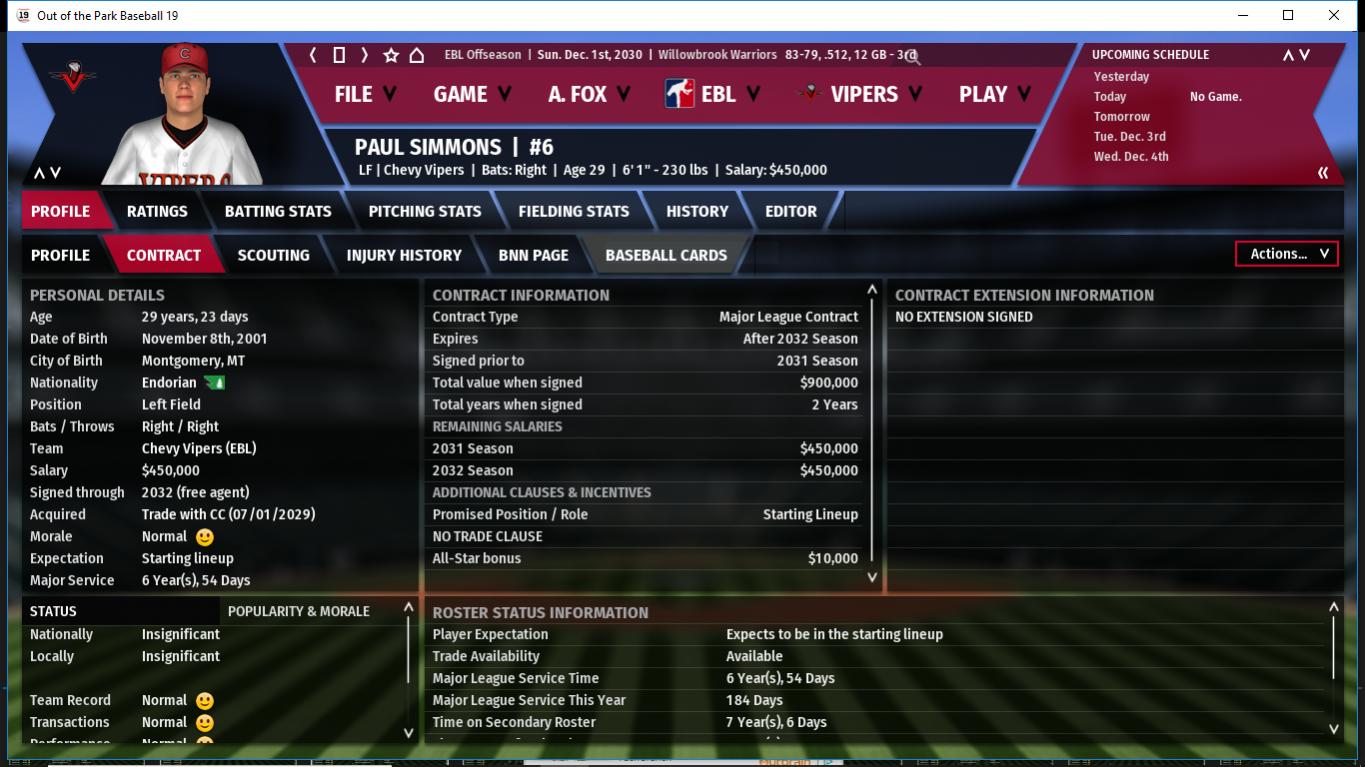Select the FIELDING STATS tab
The width and height of the screenshot is (1365, 767).
574,211
